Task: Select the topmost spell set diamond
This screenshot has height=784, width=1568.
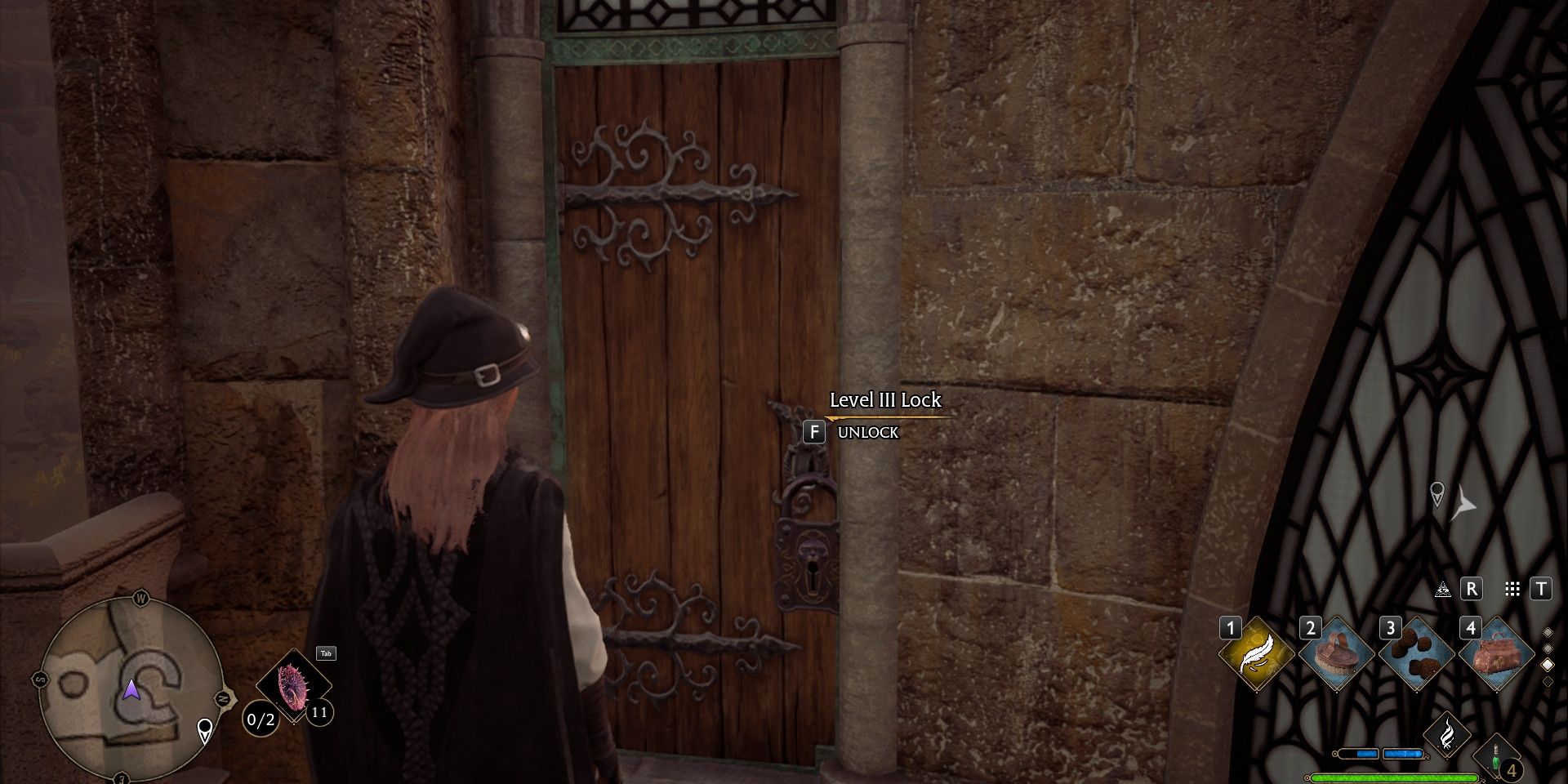Action: click(1547, 632)
